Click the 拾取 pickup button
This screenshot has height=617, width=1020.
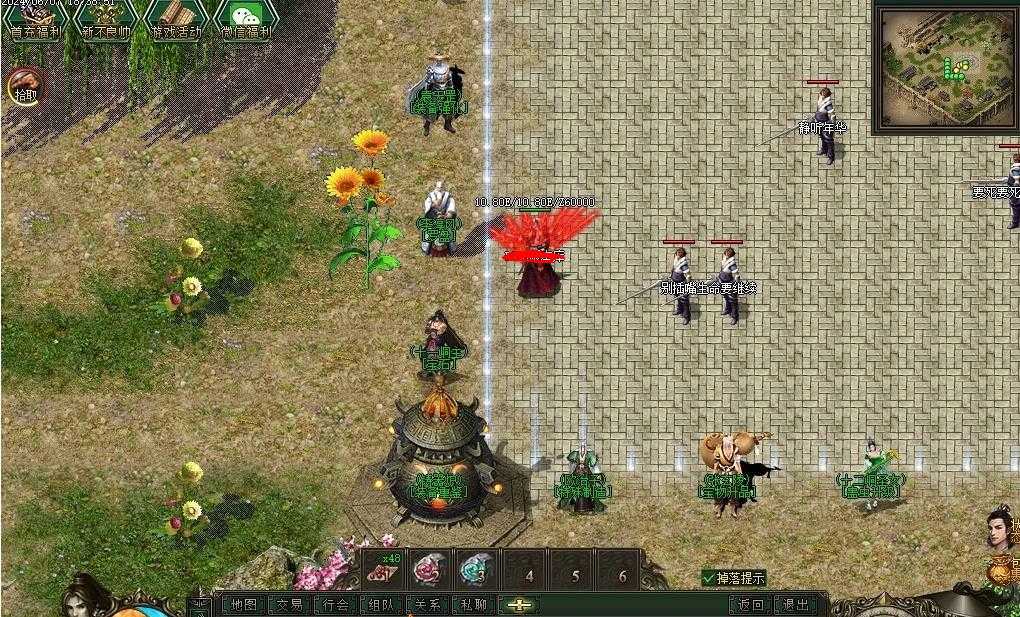pos(25,88)
